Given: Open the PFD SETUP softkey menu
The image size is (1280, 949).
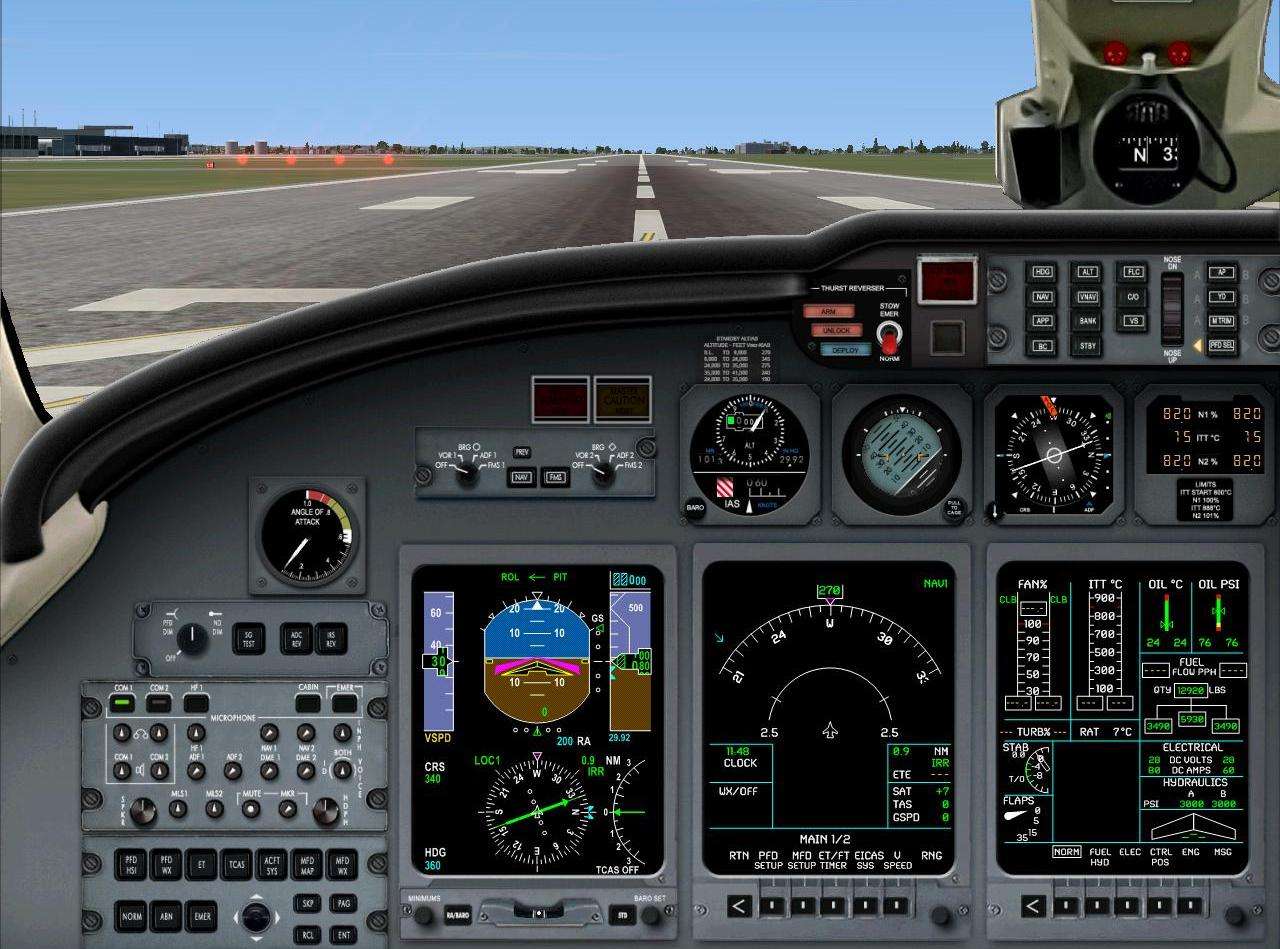Looking at the screenshot, I should (772, 906).
